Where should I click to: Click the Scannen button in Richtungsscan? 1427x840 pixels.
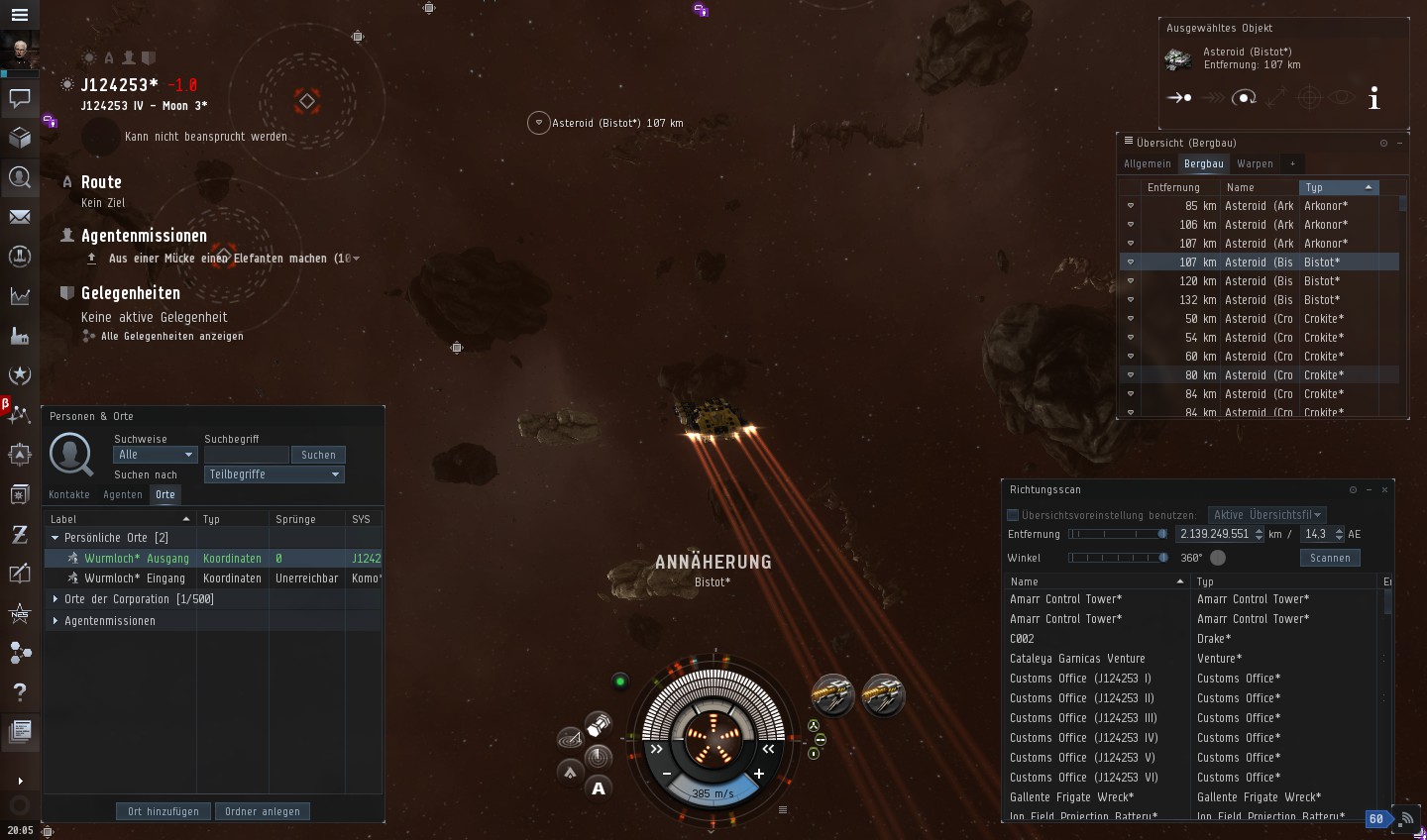click(x=1330, y=558)
